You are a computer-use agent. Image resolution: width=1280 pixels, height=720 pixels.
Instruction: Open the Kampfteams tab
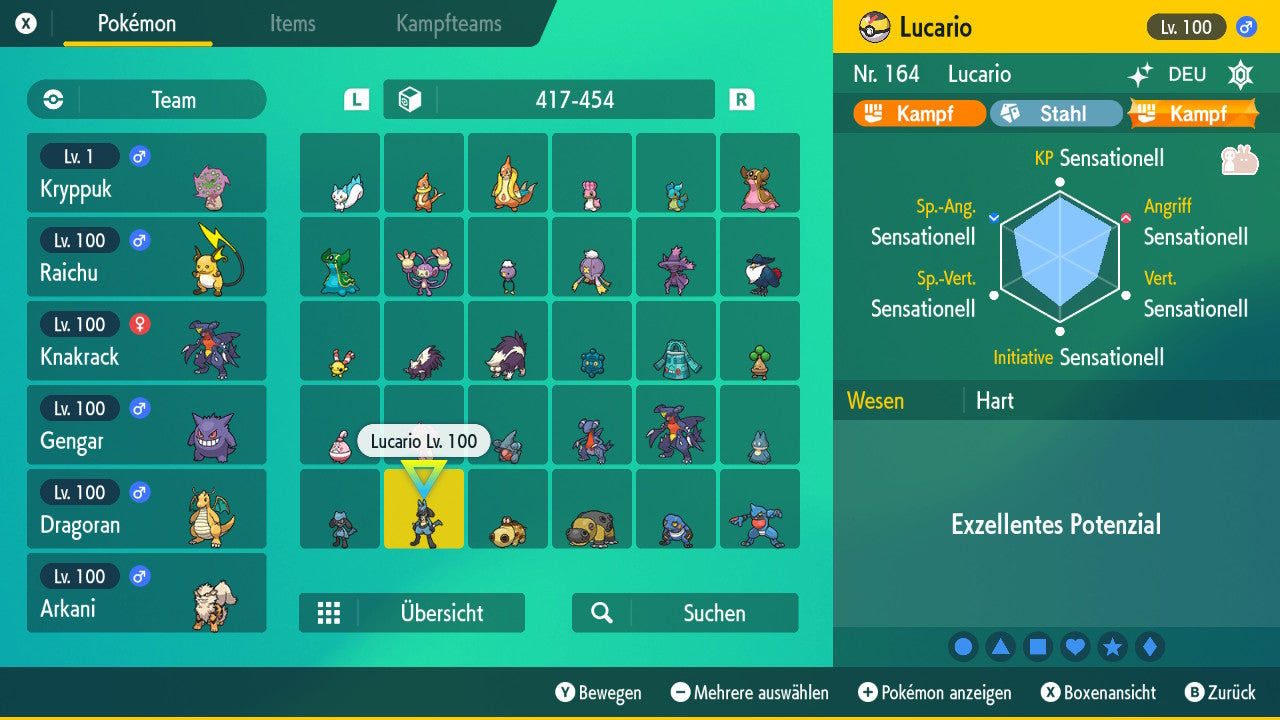(x=448, y=25)
